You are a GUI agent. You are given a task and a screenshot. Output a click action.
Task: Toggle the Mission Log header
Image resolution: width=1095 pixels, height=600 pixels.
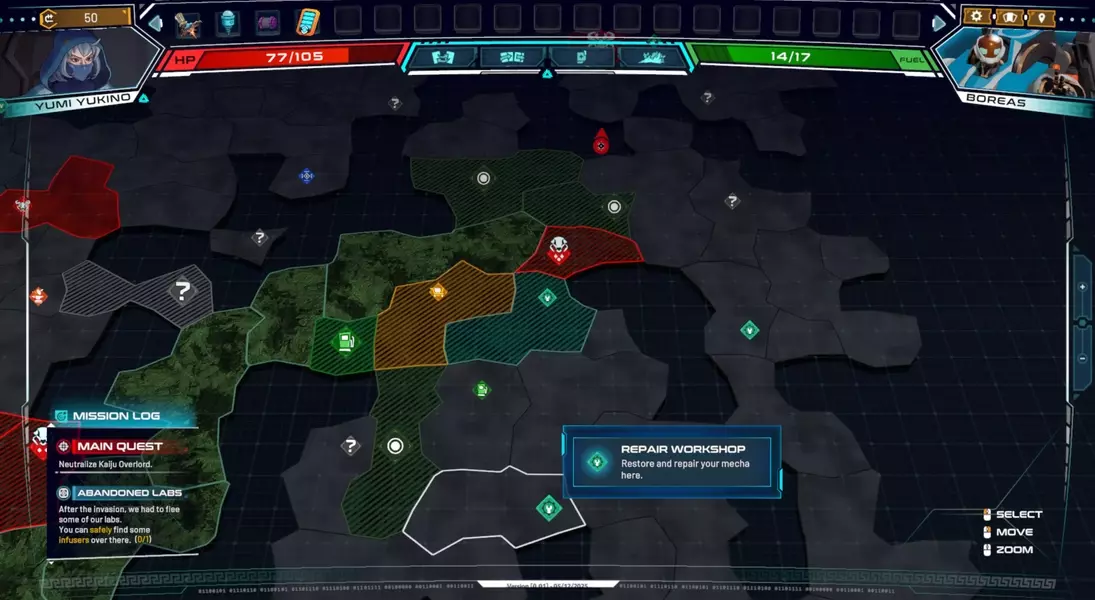click(115, 416)
